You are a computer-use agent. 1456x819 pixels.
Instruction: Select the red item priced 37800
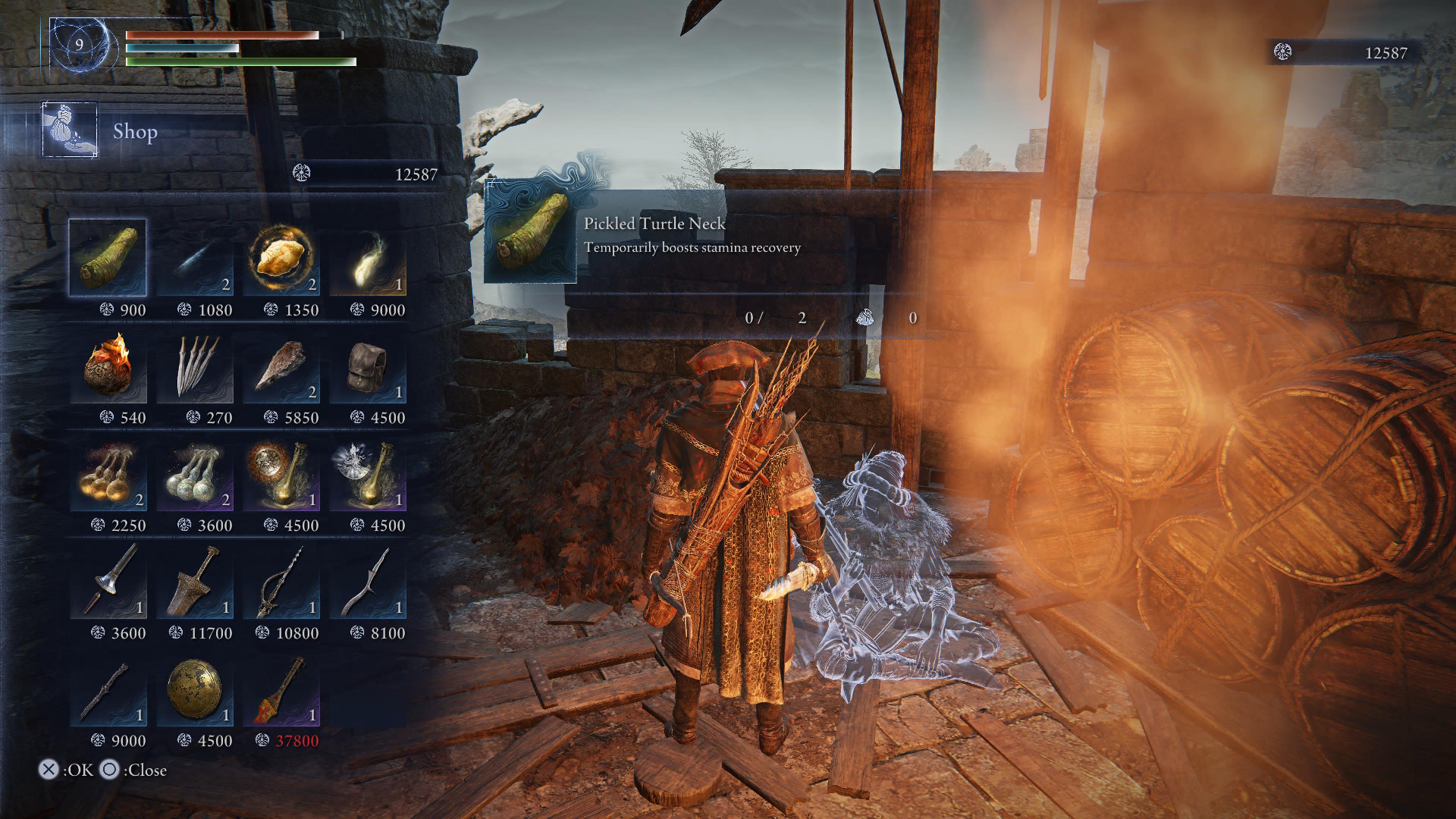pyautogui.click(x=281, y=689)
